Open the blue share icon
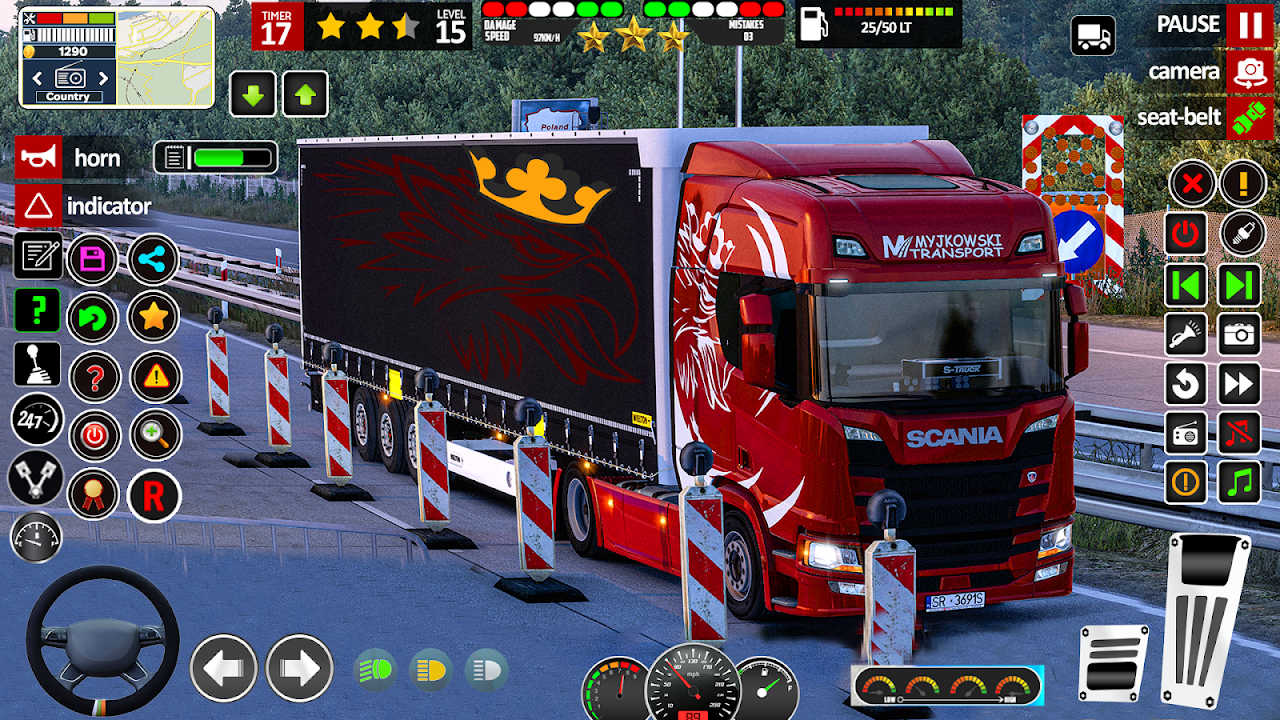This screenshot has width=1280, height=720. point(153,260)
